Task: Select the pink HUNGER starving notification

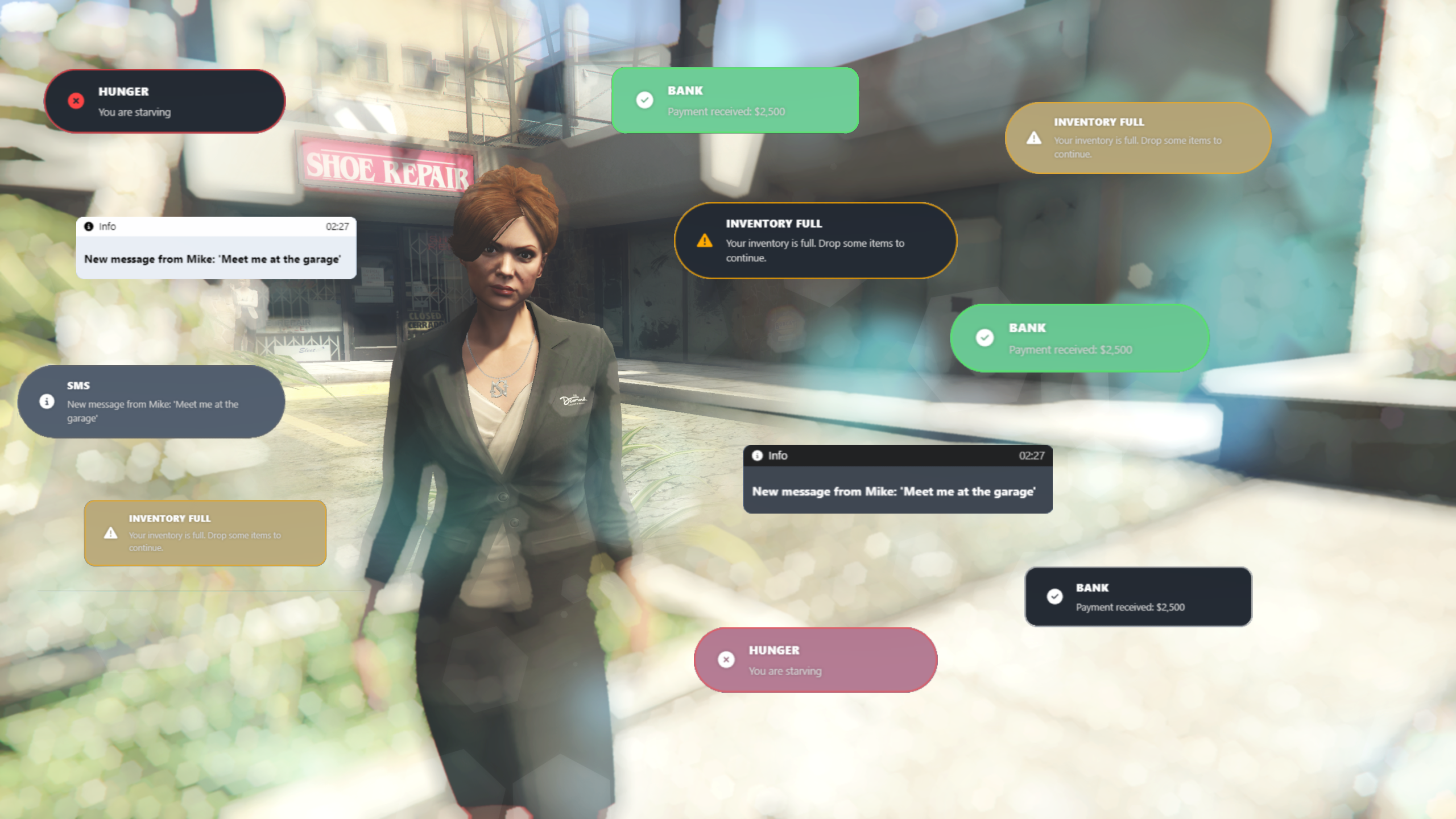Action: tap(816, 660)
